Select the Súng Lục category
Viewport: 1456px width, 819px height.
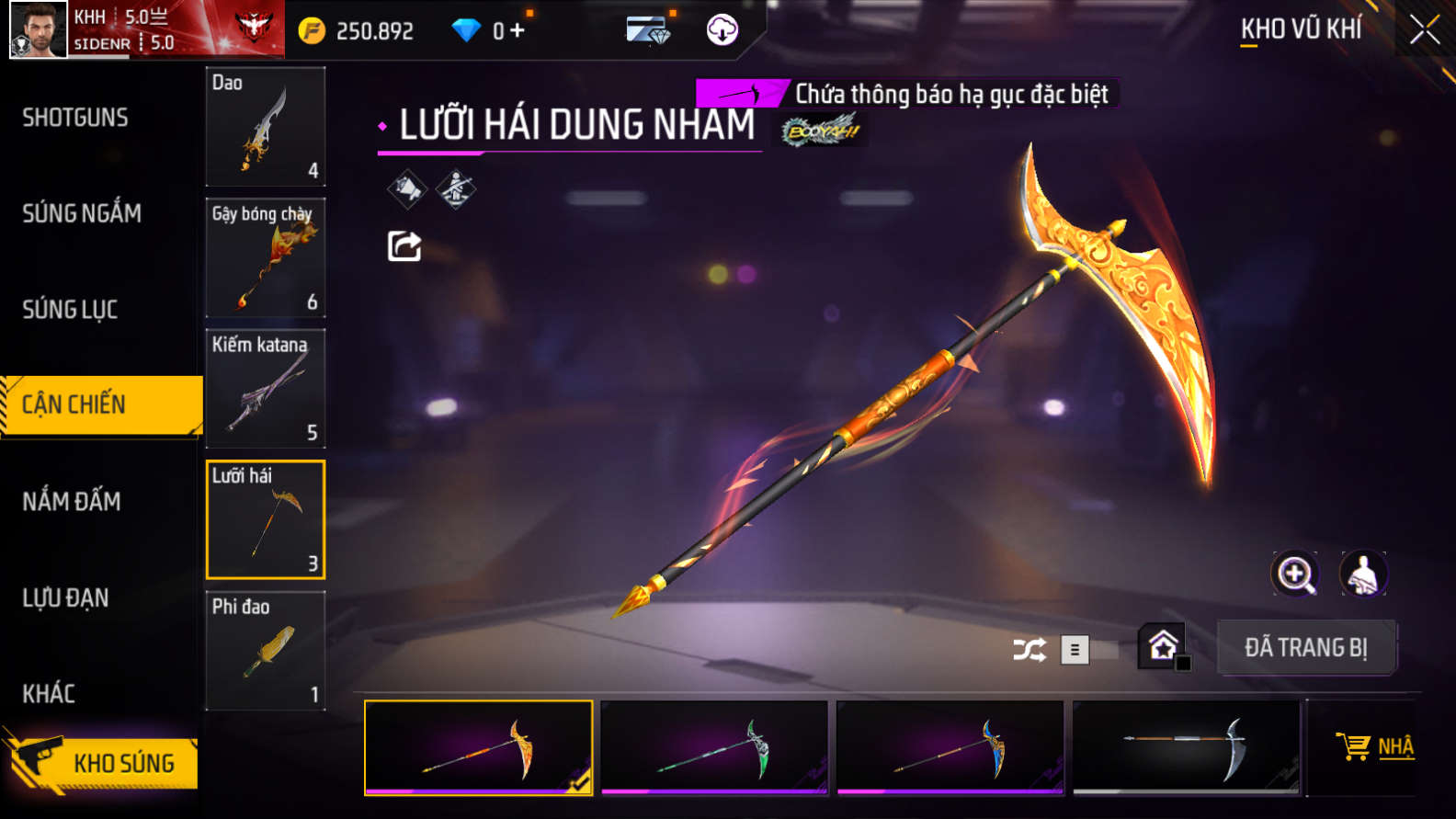[x=70, y=310]
